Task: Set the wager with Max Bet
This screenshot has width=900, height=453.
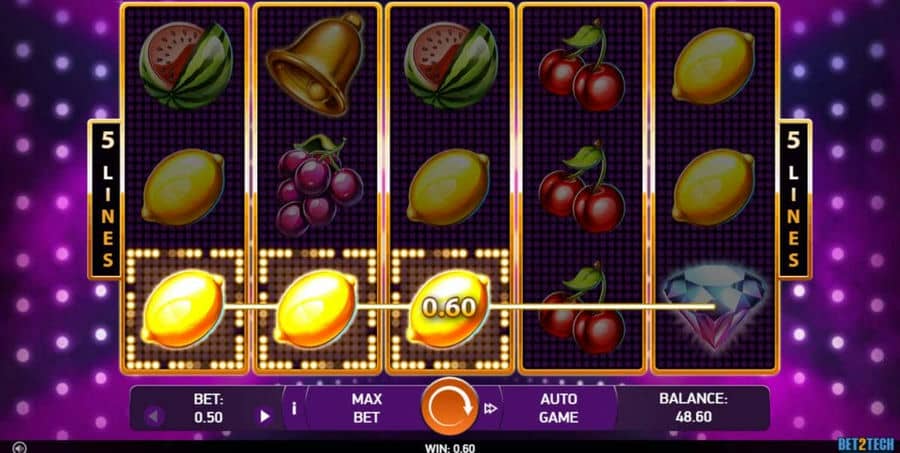Action: click(366, 407)
